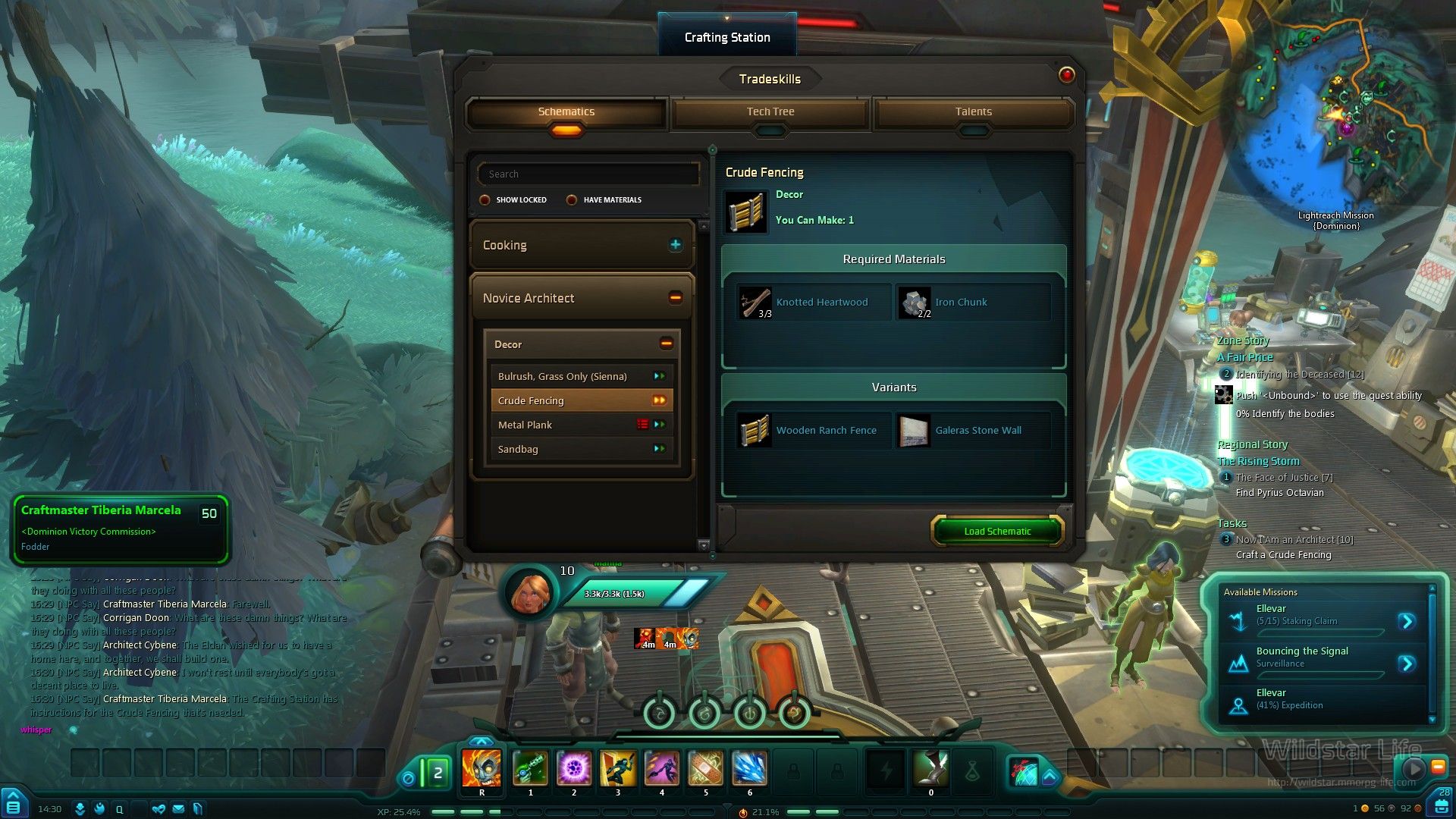This screenshot has height=819, width=1456.
Task: Select Bulrush, Grass Only (Sienna) schematic
Action: [563, 376]
